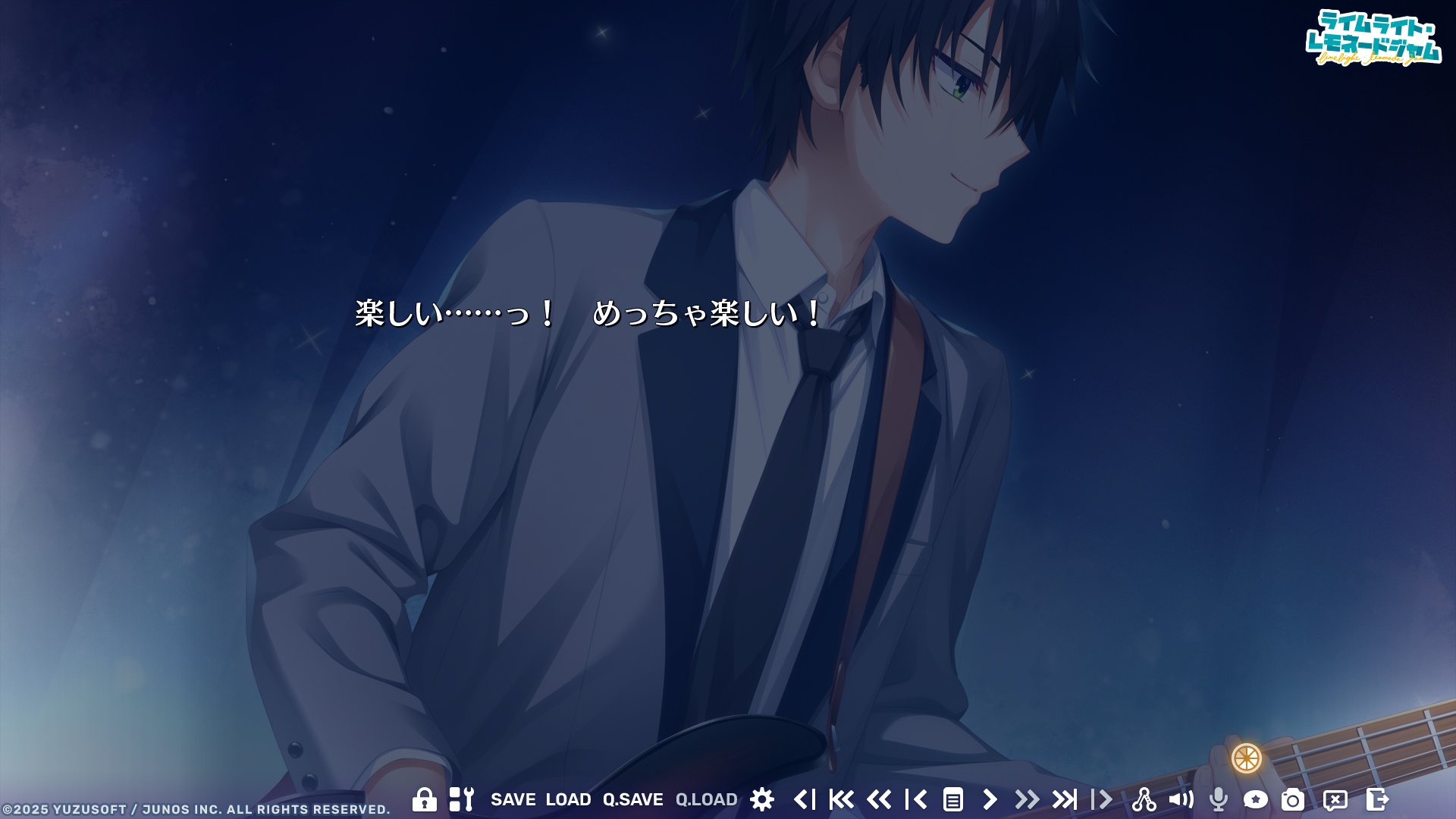
Task: Click the star speech bubble favorite icon
Action: (1256, 799)
